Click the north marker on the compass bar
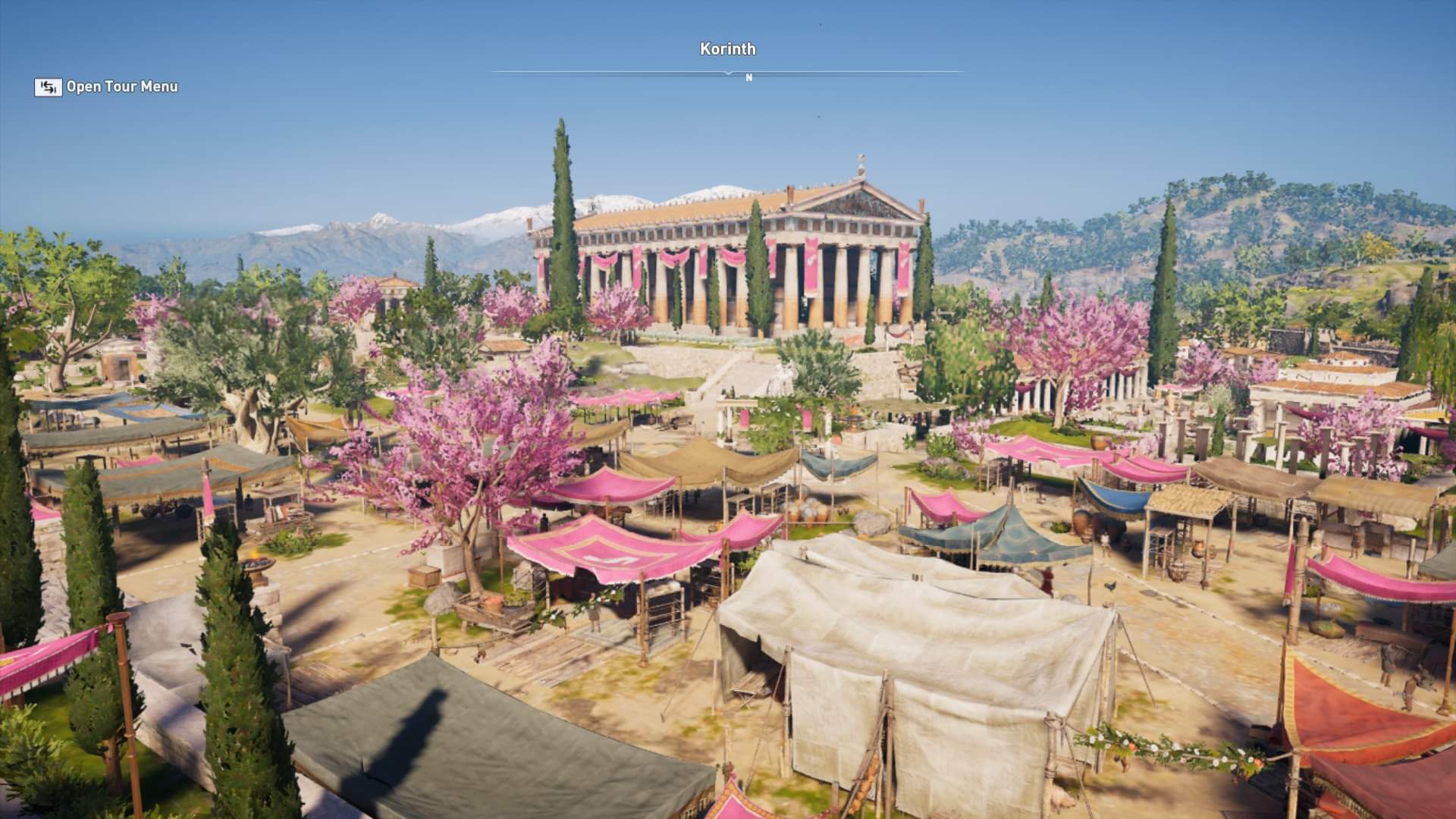This screenshot has width=1456, height=819. (748, 77)
